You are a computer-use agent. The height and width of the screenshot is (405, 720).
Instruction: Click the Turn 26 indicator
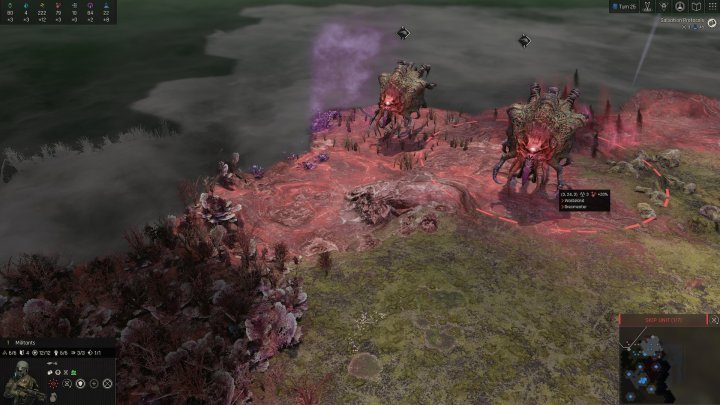tap(625, 7)
